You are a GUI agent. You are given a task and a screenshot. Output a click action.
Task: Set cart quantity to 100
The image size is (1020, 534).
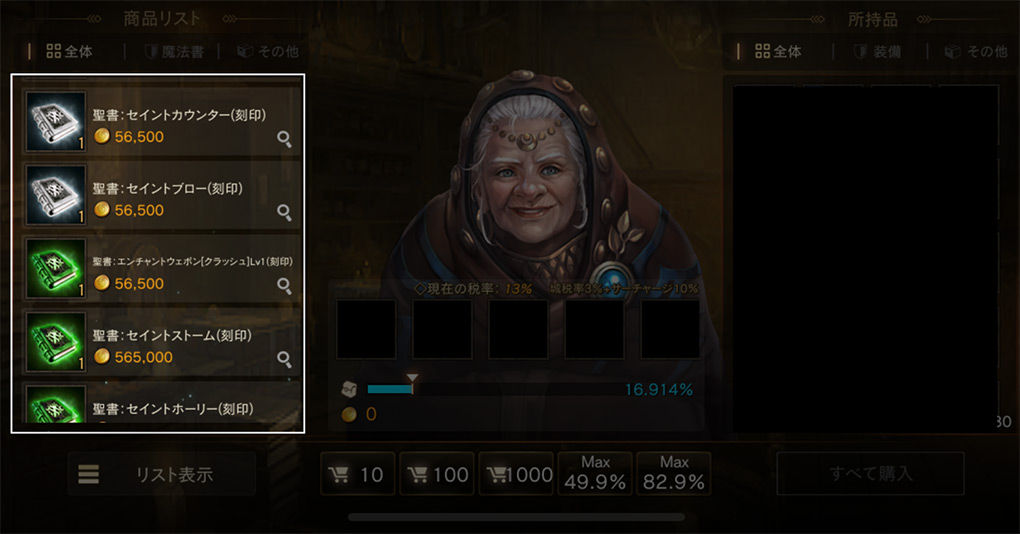437,474
